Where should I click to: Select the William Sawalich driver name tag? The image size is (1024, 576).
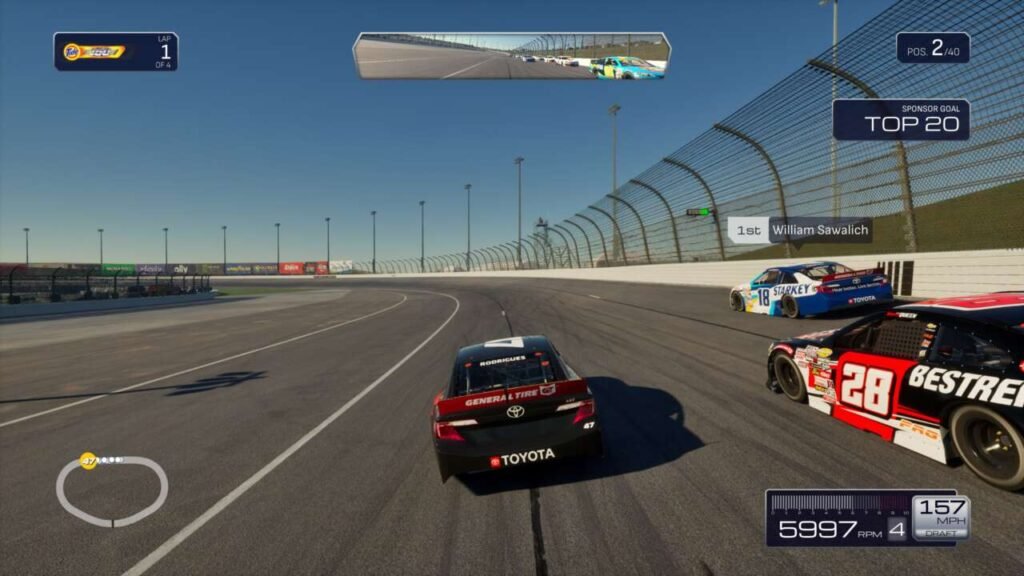point(800,230)
